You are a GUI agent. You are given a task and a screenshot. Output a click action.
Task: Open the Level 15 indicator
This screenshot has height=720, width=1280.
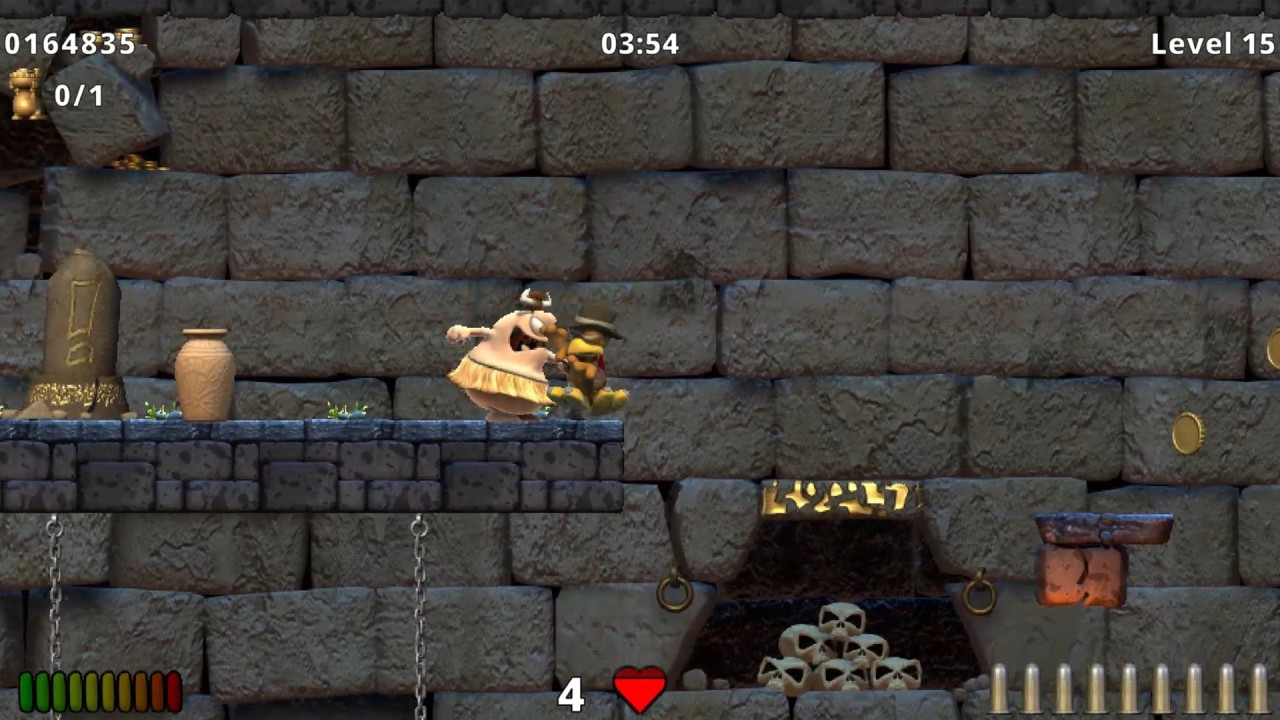coord(1212,44)
